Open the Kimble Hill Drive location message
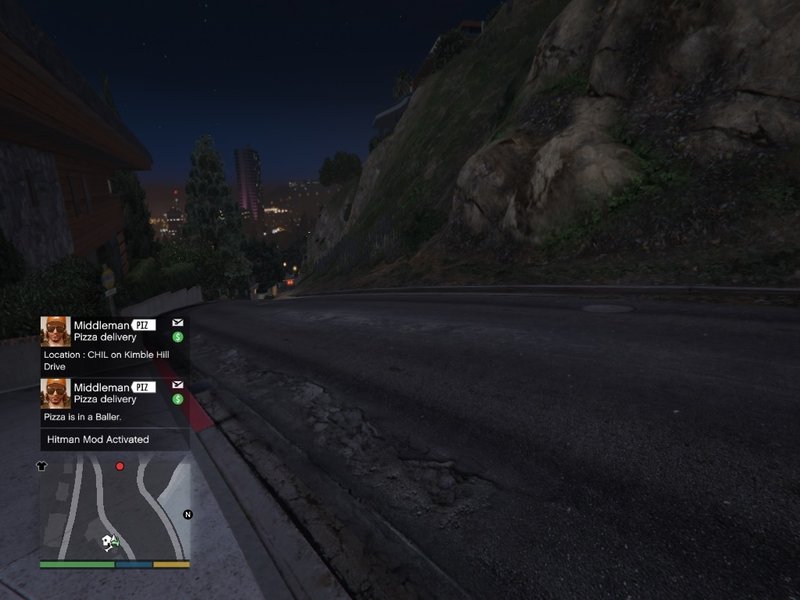The image size is (800, 600). [114, 344]
